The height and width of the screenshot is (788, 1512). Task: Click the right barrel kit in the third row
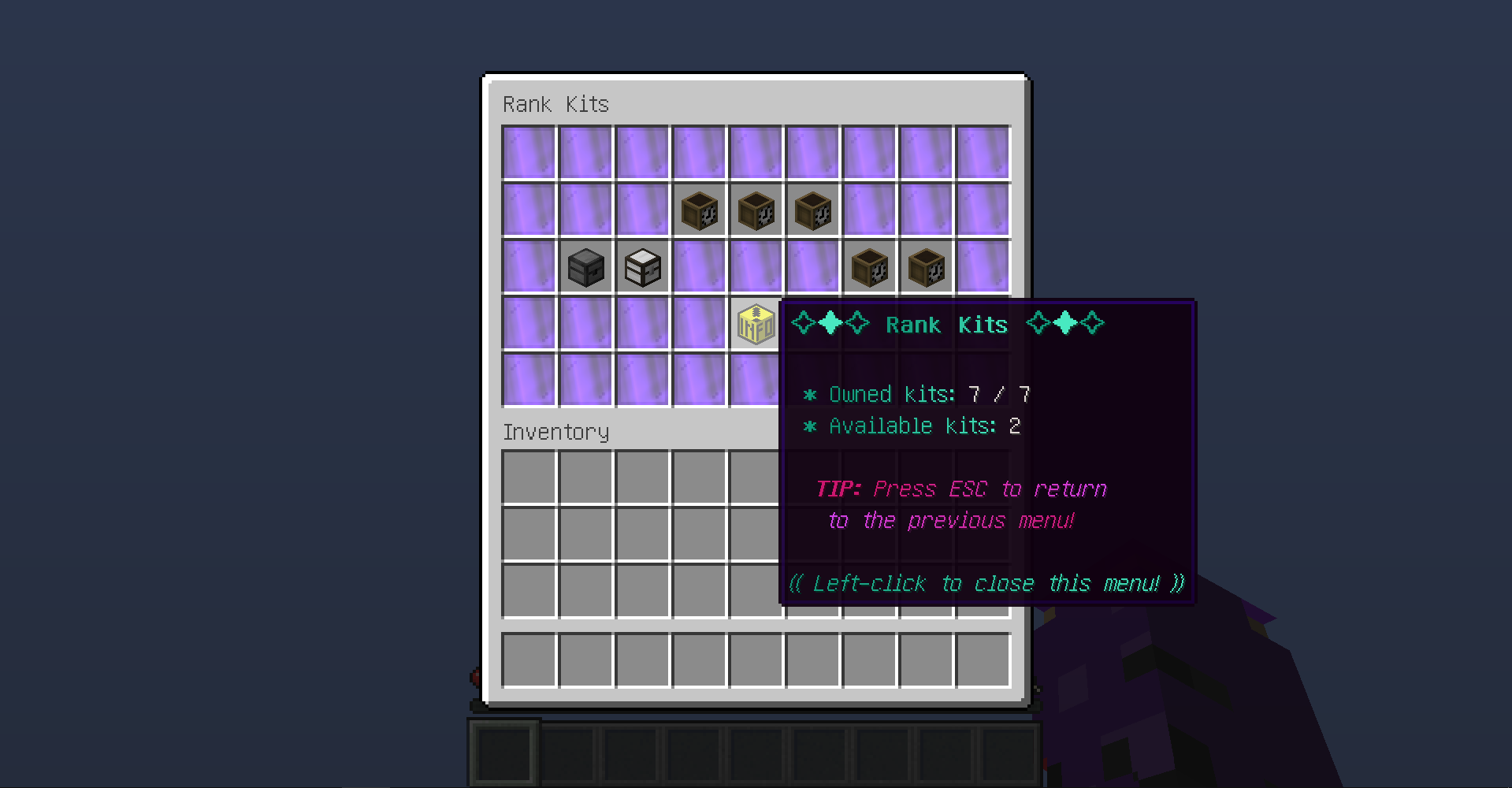coord(926,267)
